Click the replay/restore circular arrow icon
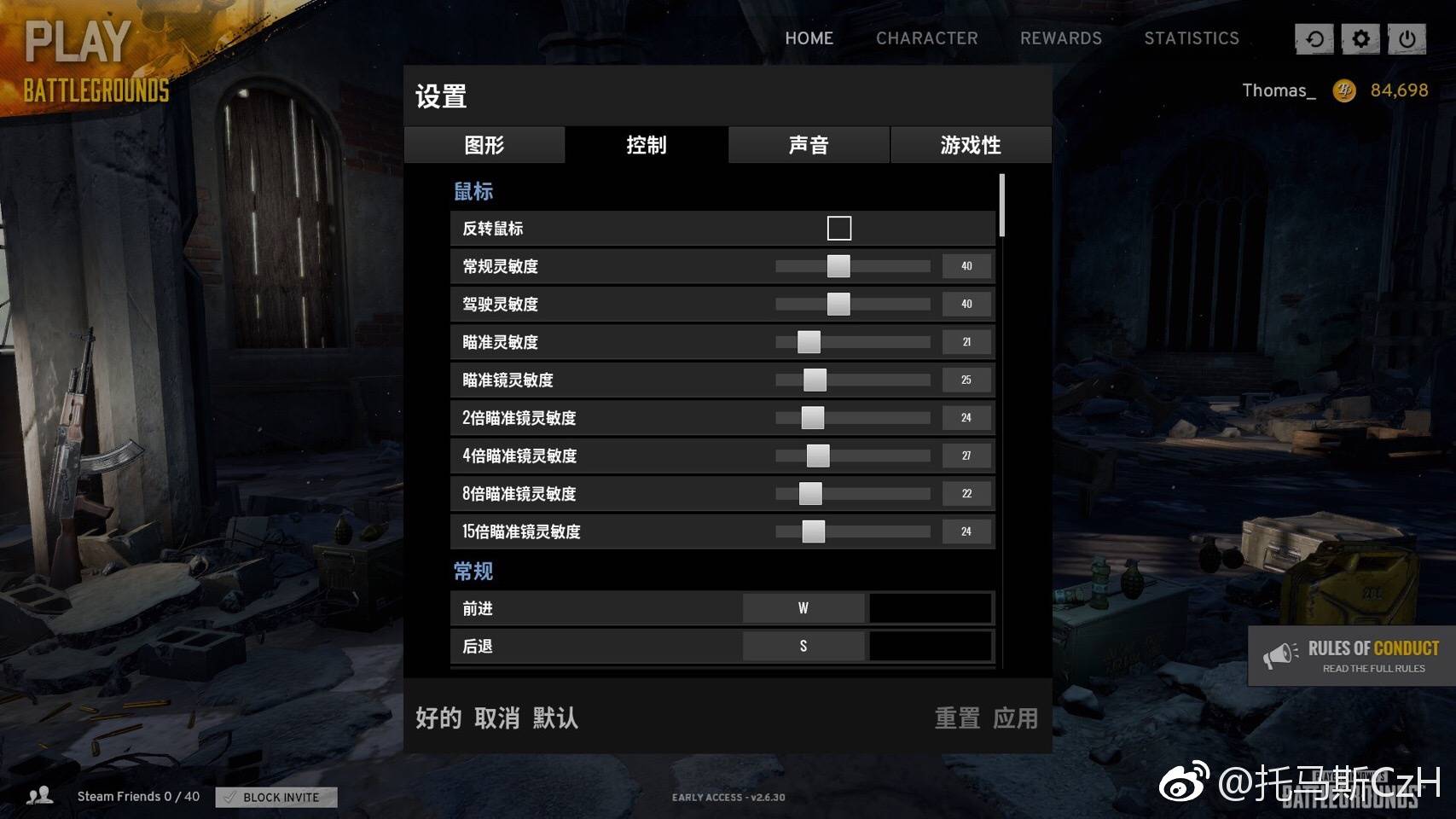The image size is (1456, 819). (x=1314, y=38)
